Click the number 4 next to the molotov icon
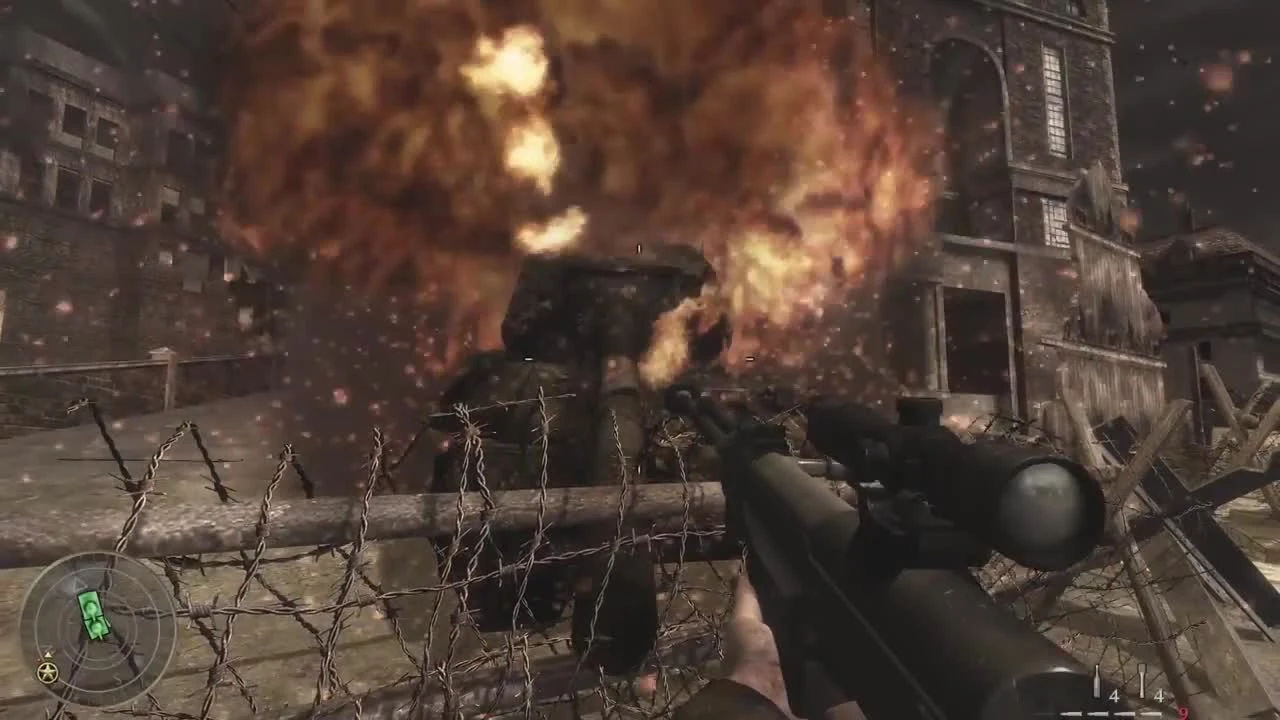Image resolution: width=1280 pixels, height=720 pixels. (1114, 695)
